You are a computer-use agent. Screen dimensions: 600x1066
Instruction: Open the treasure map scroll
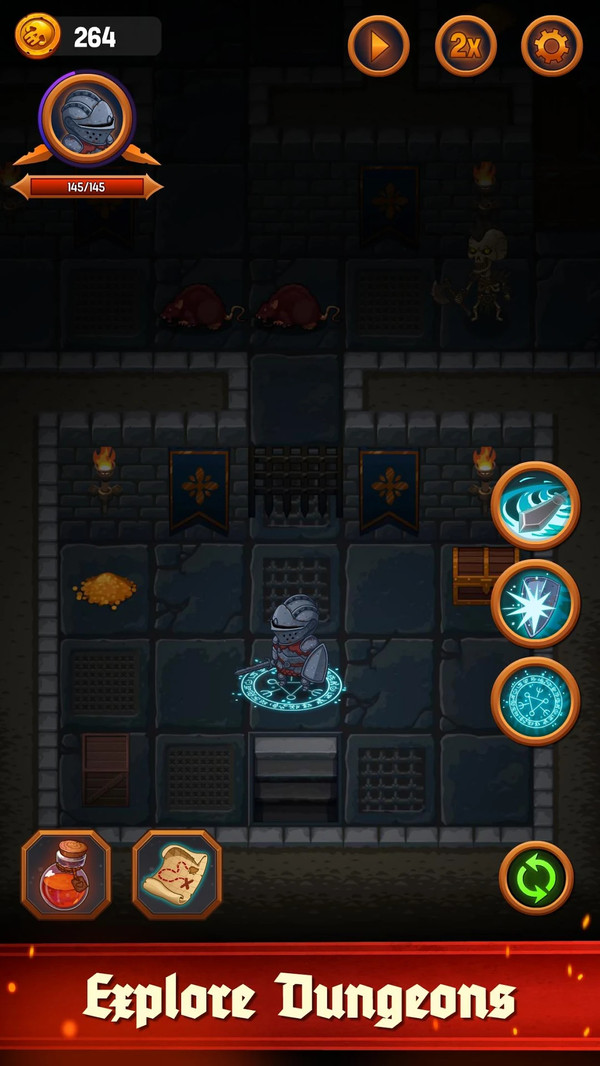177,875
